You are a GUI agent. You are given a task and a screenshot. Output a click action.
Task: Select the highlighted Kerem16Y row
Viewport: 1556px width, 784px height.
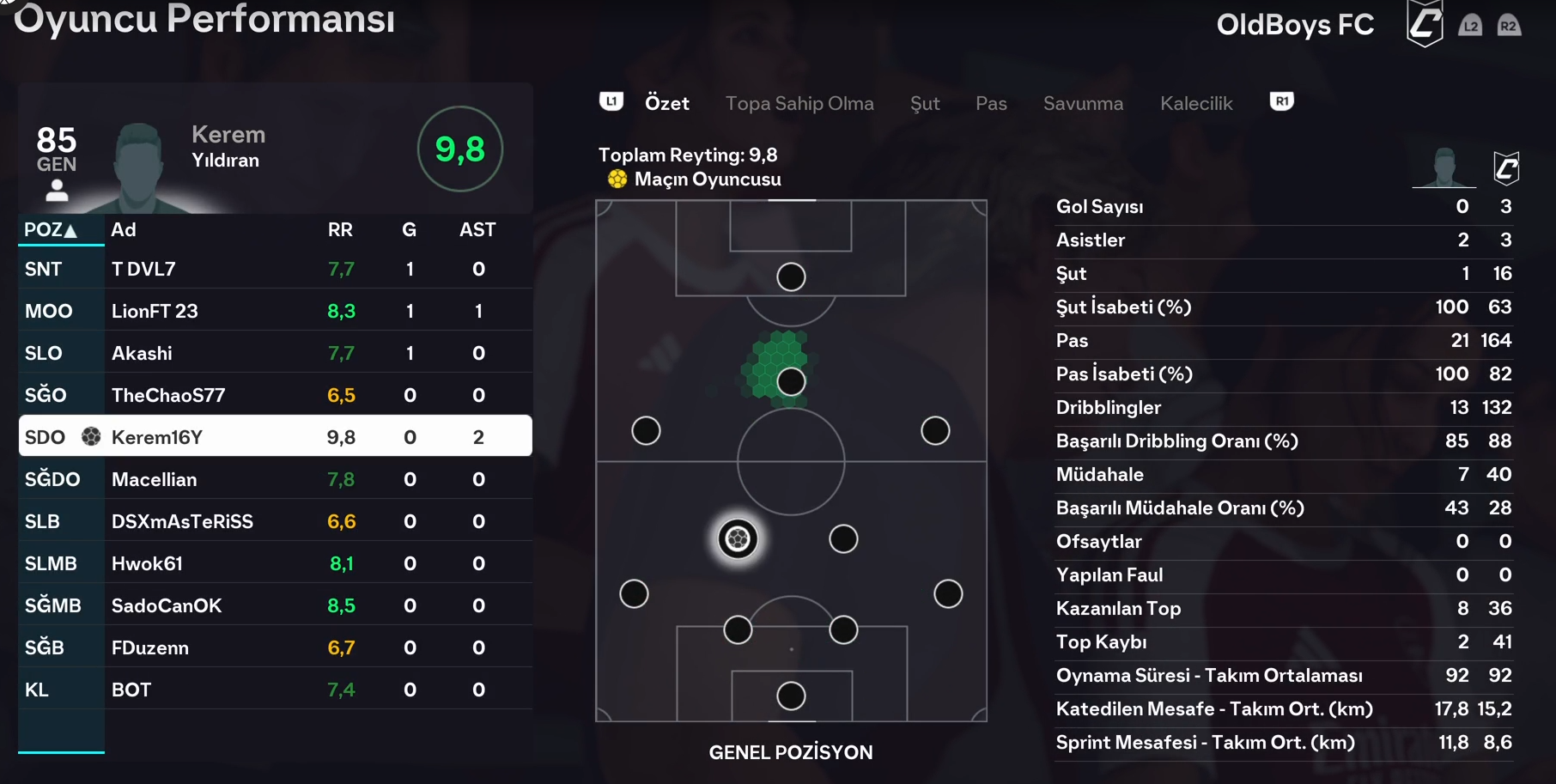(275, 437)
